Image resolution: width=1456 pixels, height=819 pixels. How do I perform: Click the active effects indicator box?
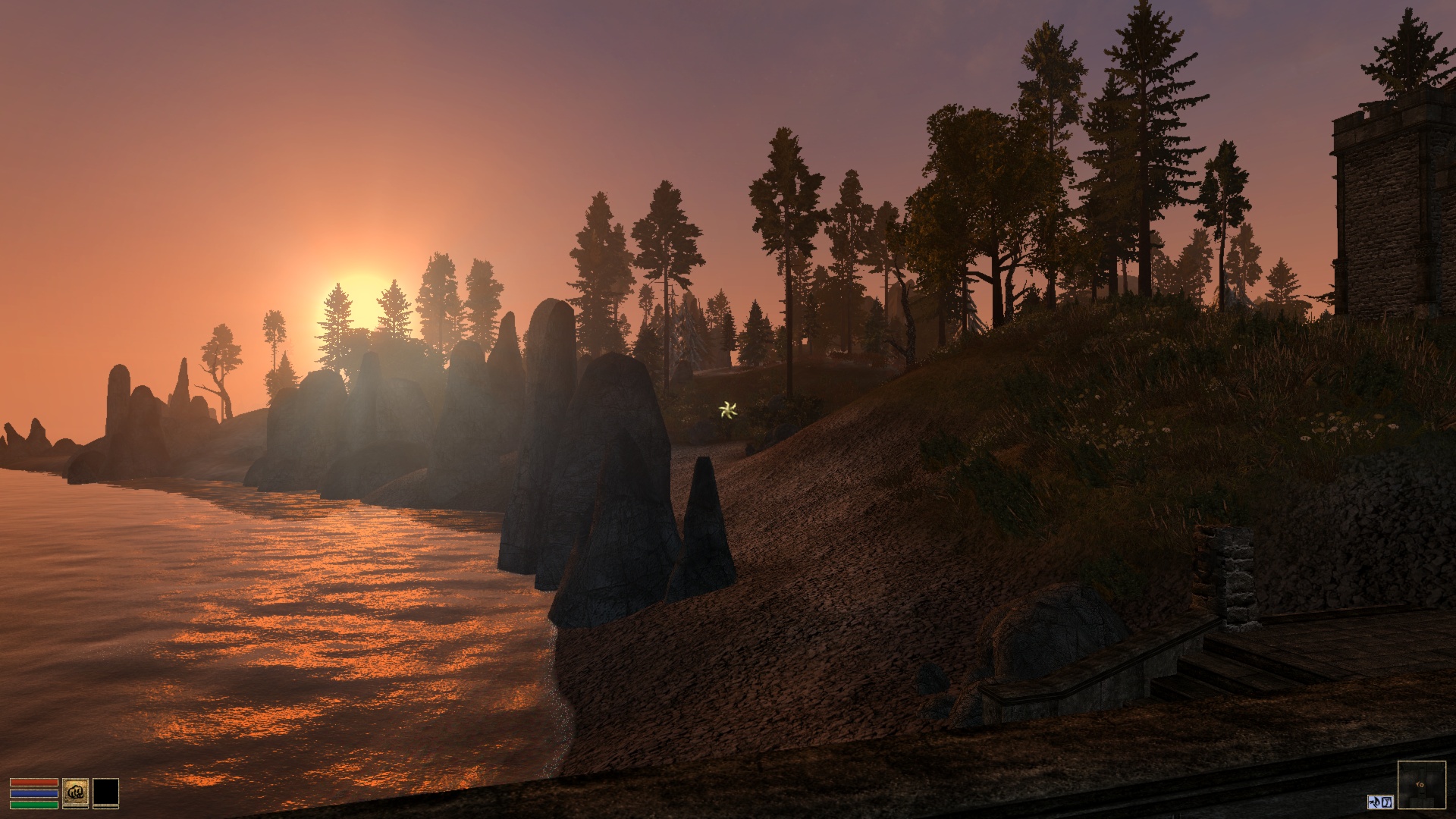coord(1380,802)
